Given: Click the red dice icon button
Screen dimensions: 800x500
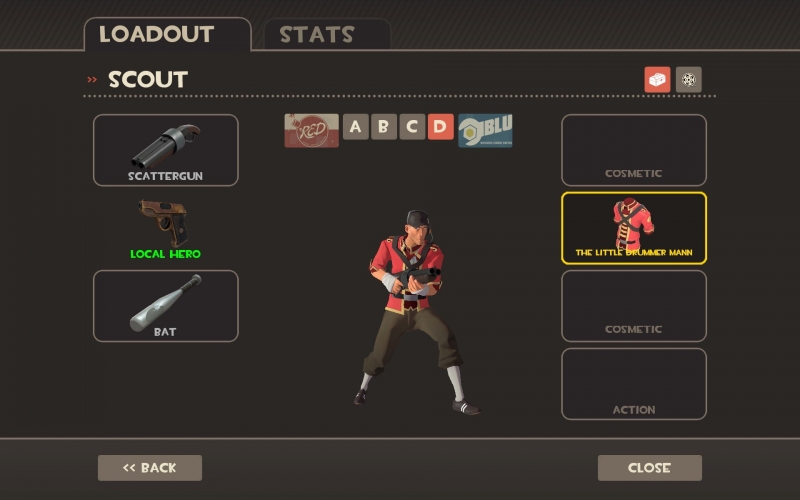Looking at the screenshot, I should click(x=657, y=80).
